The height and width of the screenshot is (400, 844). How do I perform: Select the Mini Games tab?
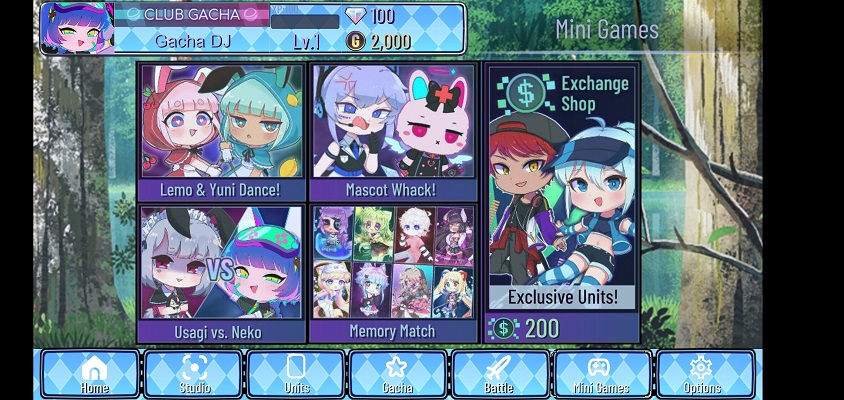[602, 374]
